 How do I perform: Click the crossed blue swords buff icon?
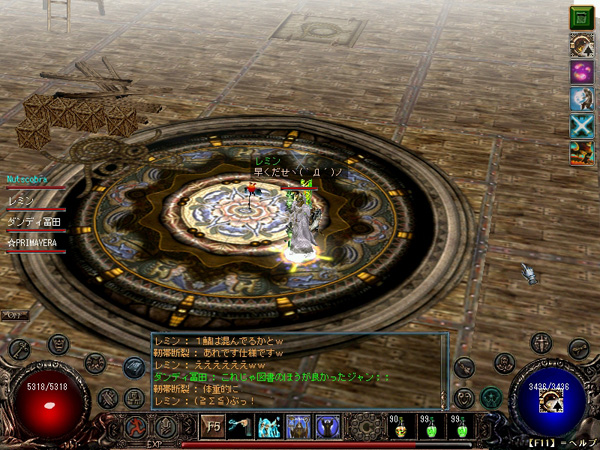point(582,126)
